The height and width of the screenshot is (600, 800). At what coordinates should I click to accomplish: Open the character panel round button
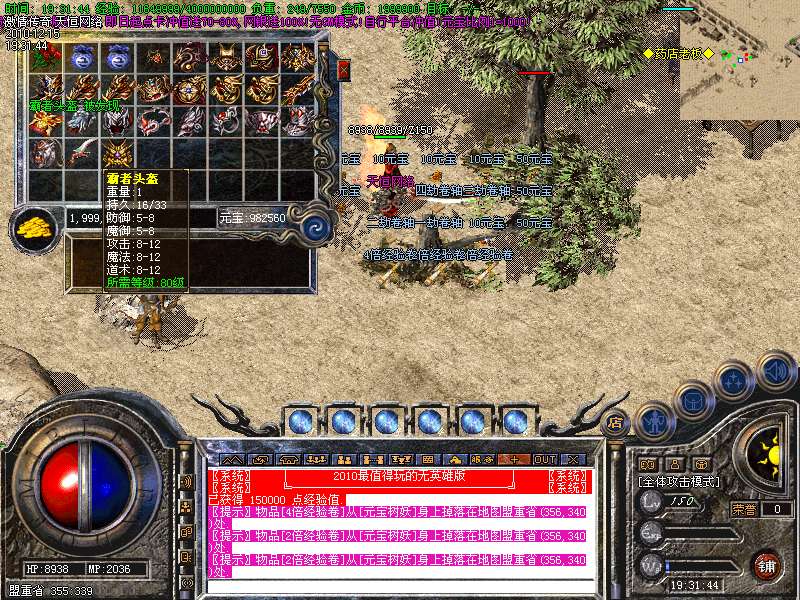tap(656, 421)
